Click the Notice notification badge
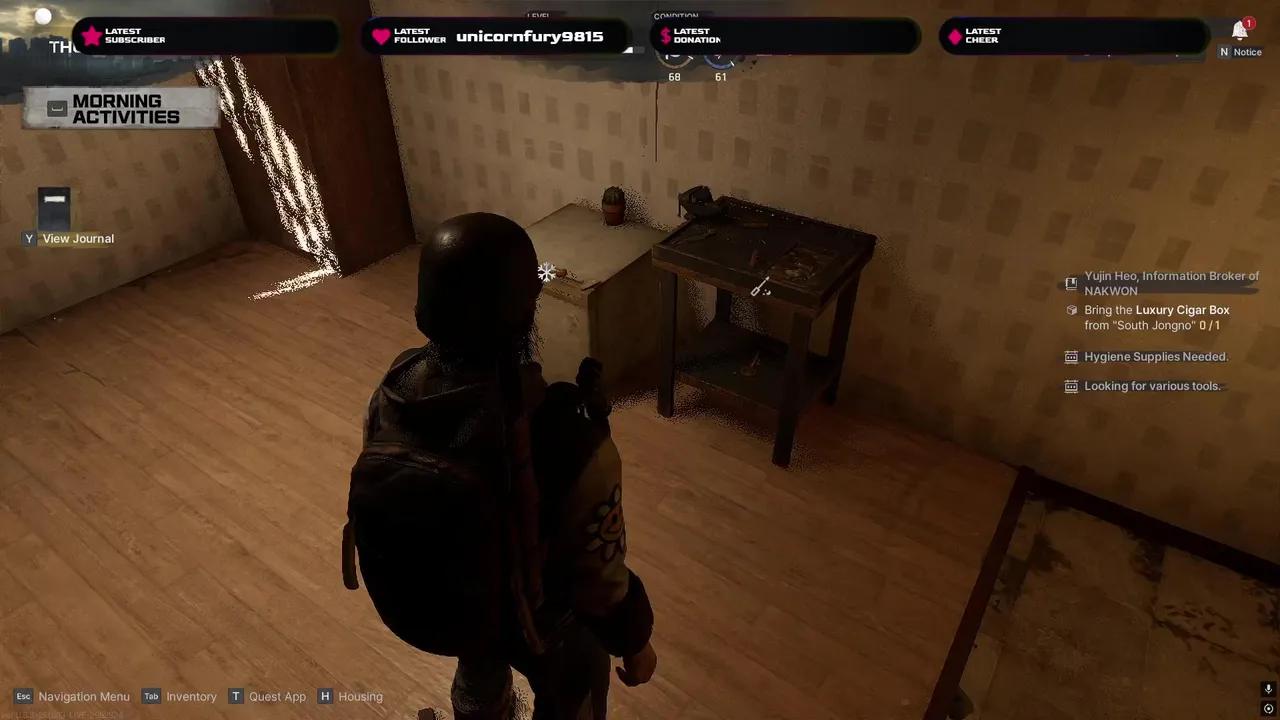Image resolution: width=1280 pixels, height=720 pixels. point(1249,23)
